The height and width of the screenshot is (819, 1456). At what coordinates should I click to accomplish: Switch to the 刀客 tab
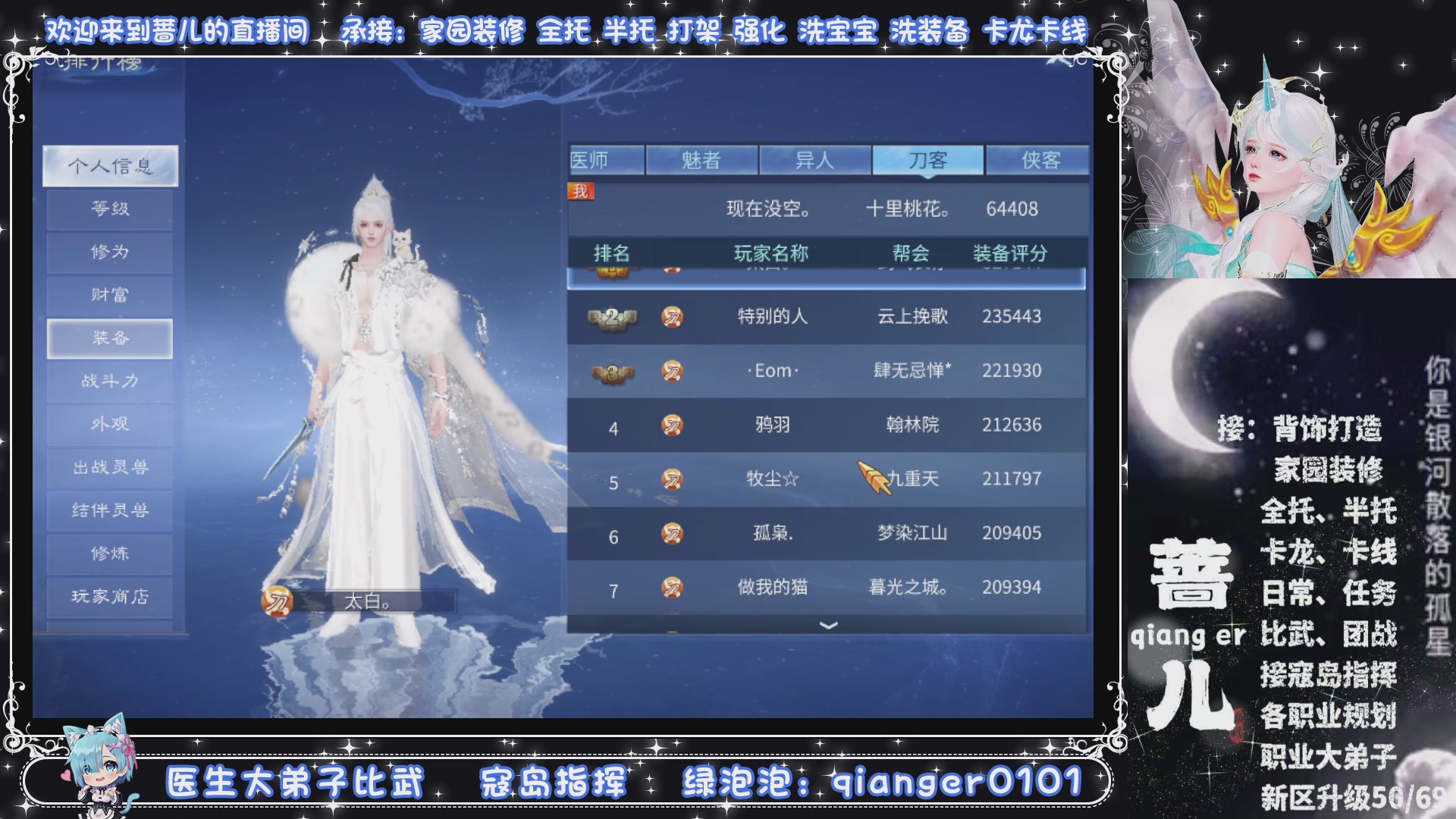point(928,158)
